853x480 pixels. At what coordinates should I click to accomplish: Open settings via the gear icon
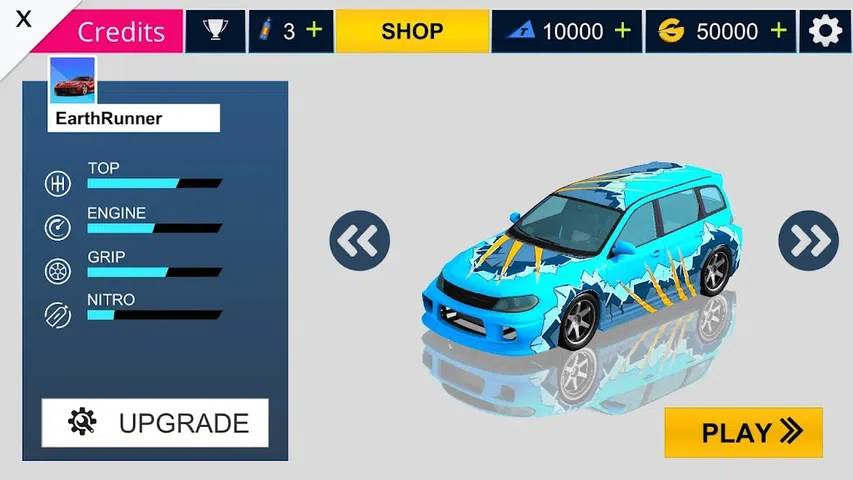tap(825, 31)
